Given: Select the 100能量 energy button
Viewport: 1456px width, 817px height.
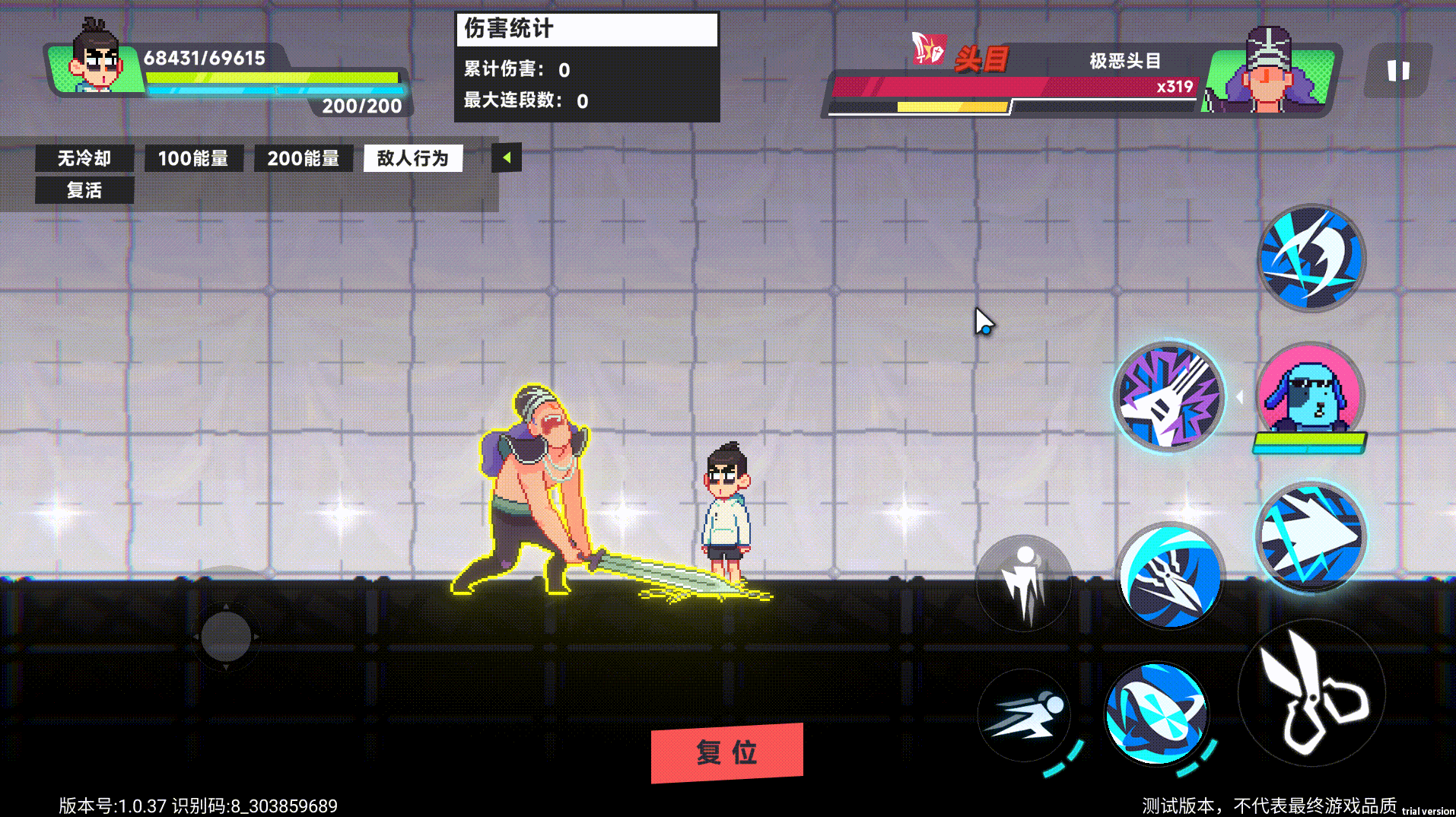Looking at the screenshot, I should (x=193, y=158).
